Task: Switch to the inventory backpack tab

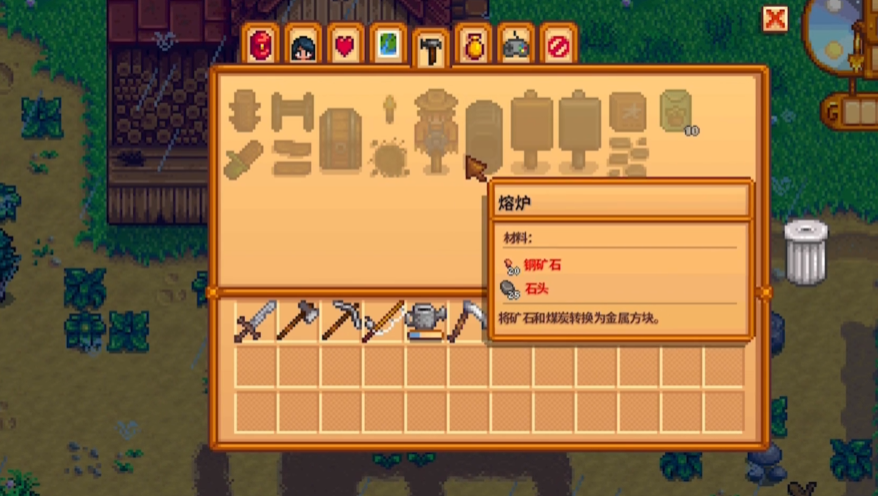Action: pos(261,47)
